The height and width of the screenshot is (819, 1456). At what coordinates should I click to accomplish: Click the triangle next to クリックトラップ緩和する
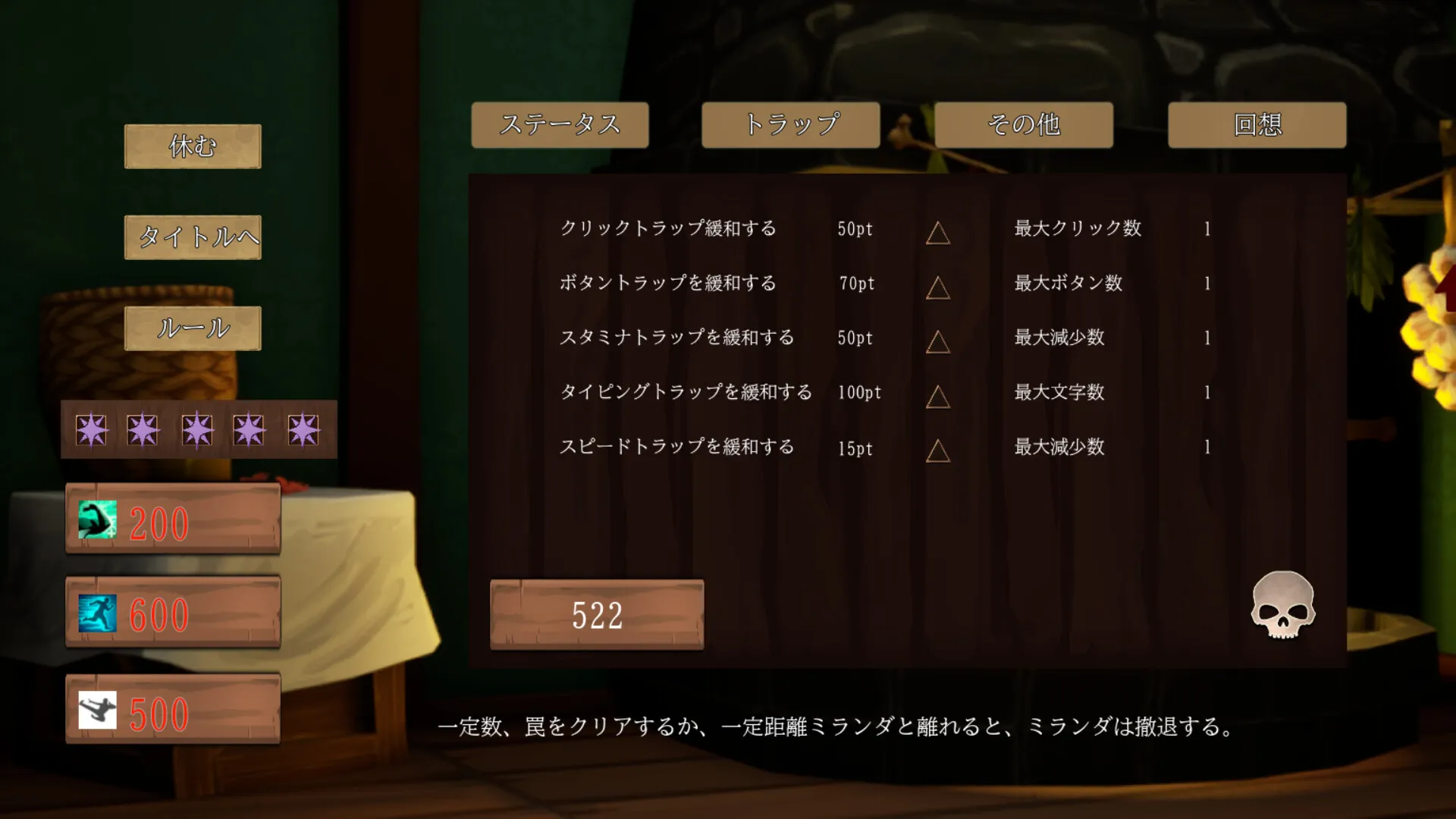pos(937,234)
